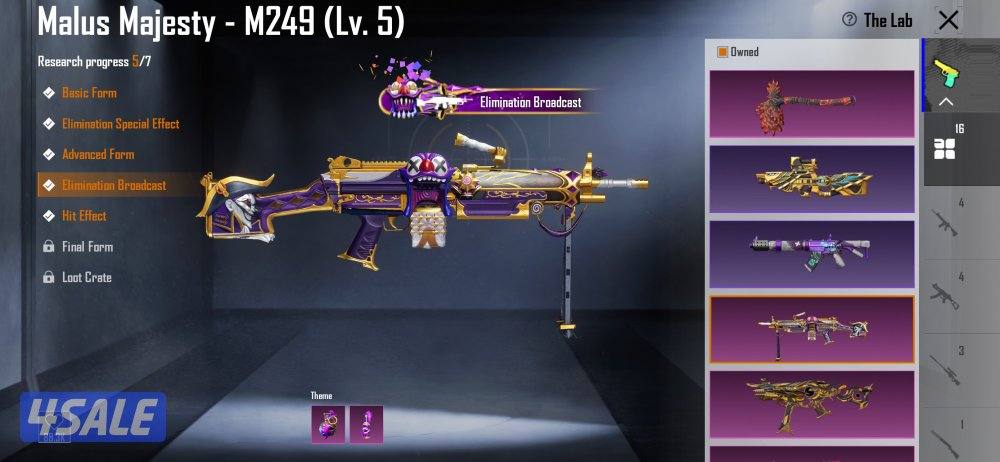1000x462 pixels.
Task: Choose the gold and teal rifle skin
Action: click(811, 179)
